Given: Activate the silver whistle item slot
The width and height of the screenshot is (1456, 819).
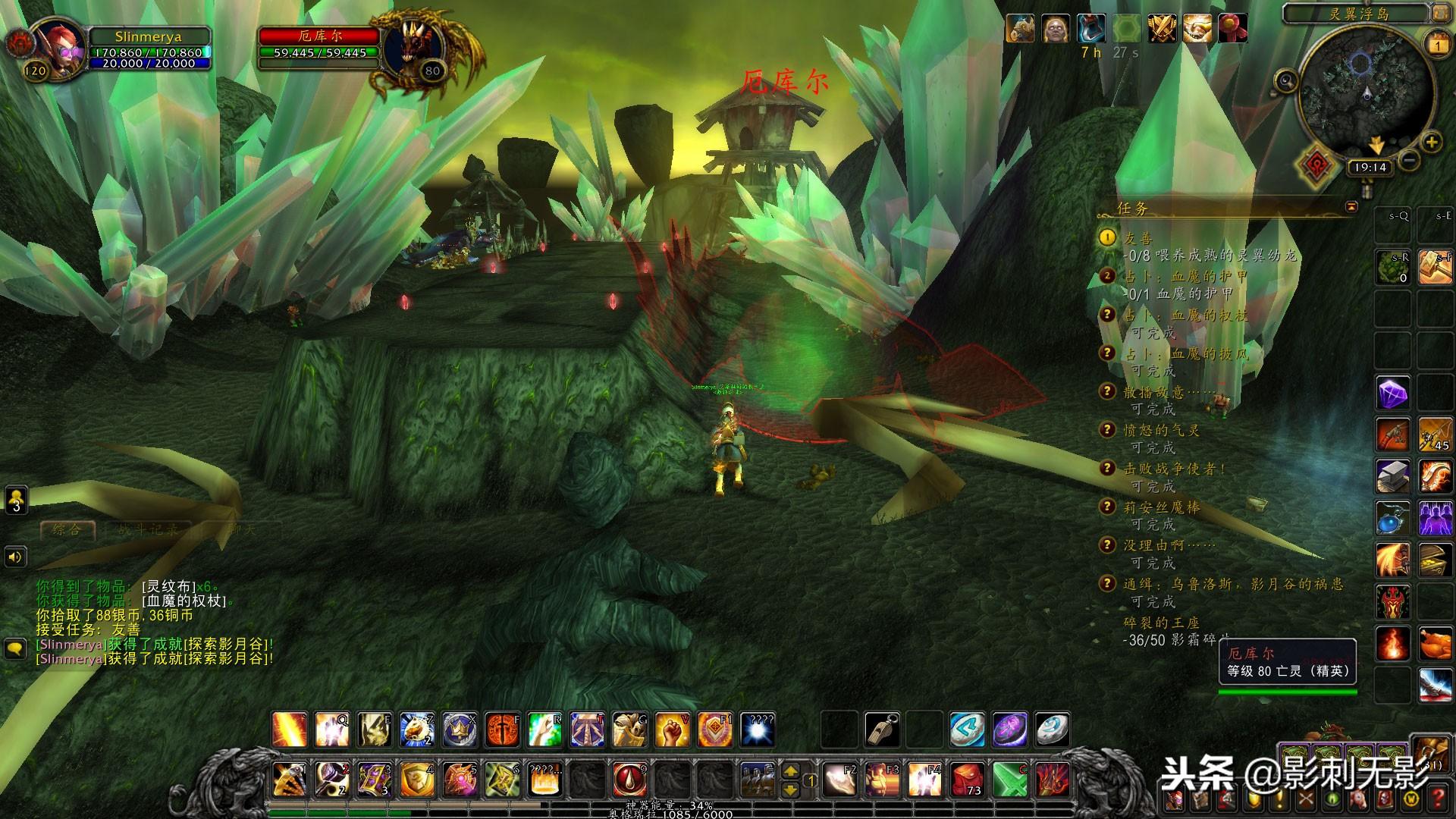Looking at the screenshot, I should pyautogui.click(x=882, y=729).
